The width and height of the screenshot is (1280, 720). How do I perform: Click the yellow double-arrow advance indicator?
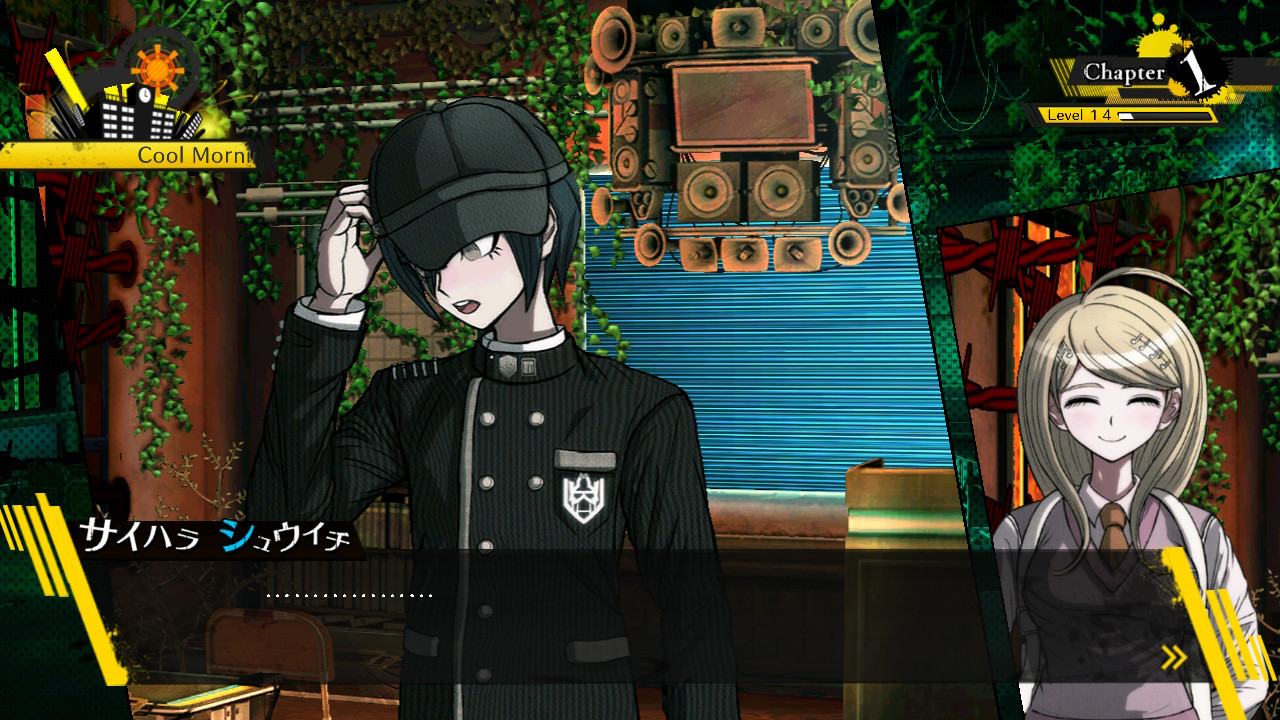click(1173, 657)
